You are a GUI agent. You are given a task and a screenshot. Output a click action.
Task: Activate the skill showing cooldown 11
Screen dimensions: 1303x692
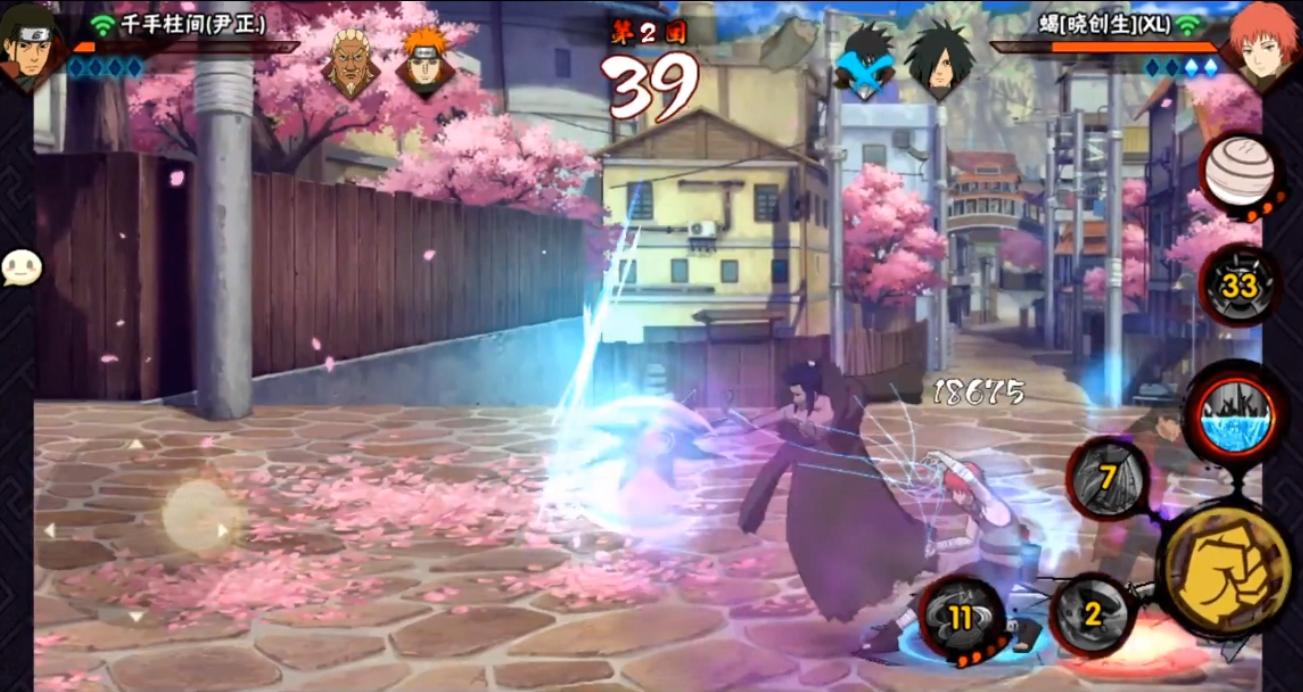click(962, 618)
